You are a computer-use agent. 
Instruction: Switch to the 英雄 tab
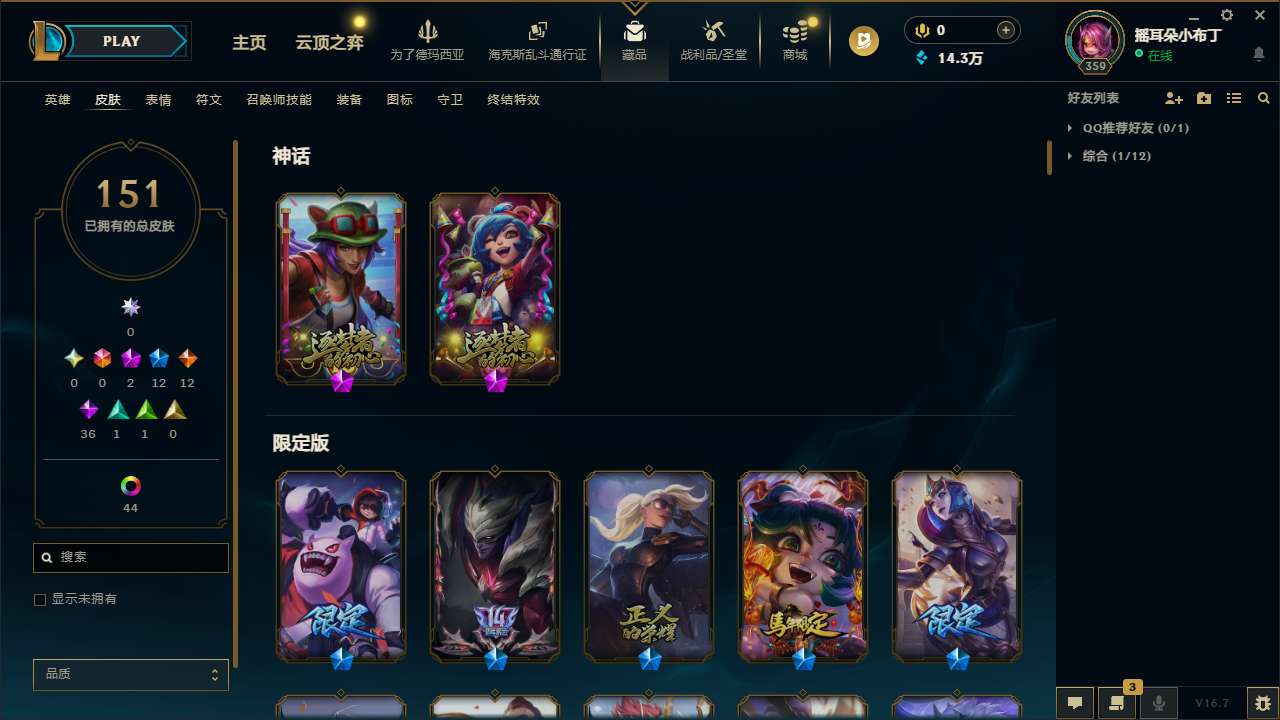tap(57, 100)
